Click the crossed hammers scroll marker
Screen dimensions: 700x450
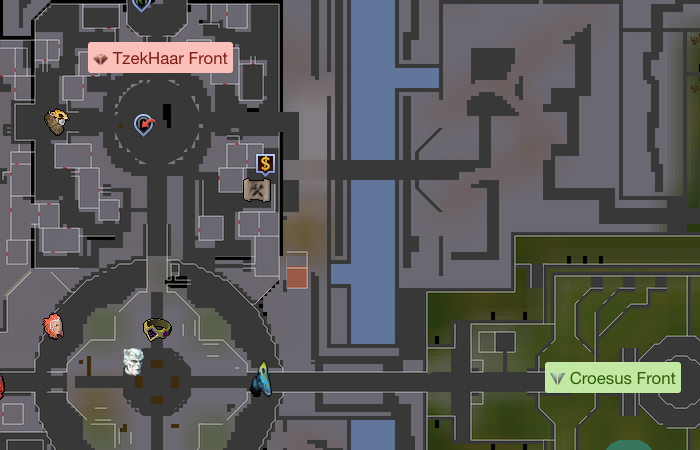[257, 189]
